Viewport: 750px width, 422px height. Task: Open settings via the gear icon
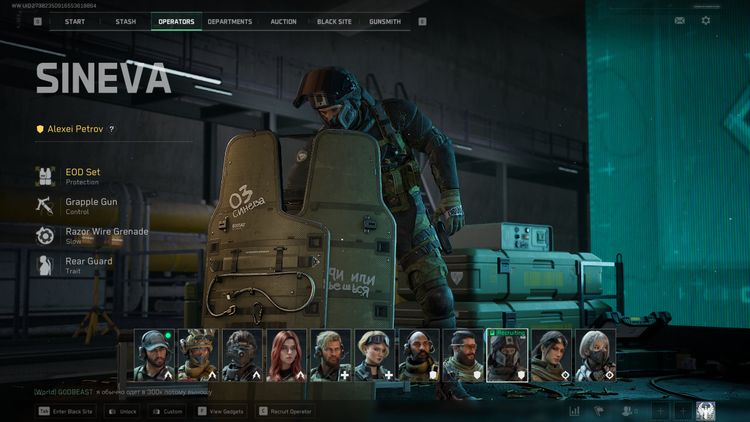point(706,20)
